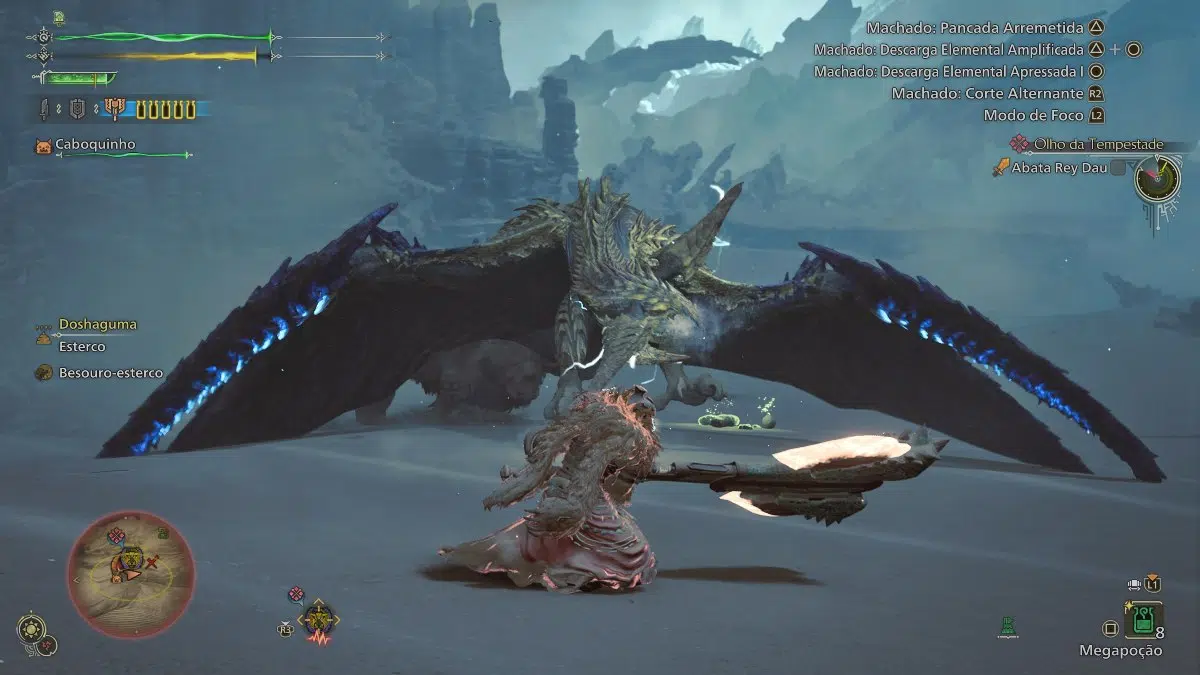The image size is (1200, 675).
Task: Select the Doshaguma entry in the target list
Action: click(x=97, y=325)
